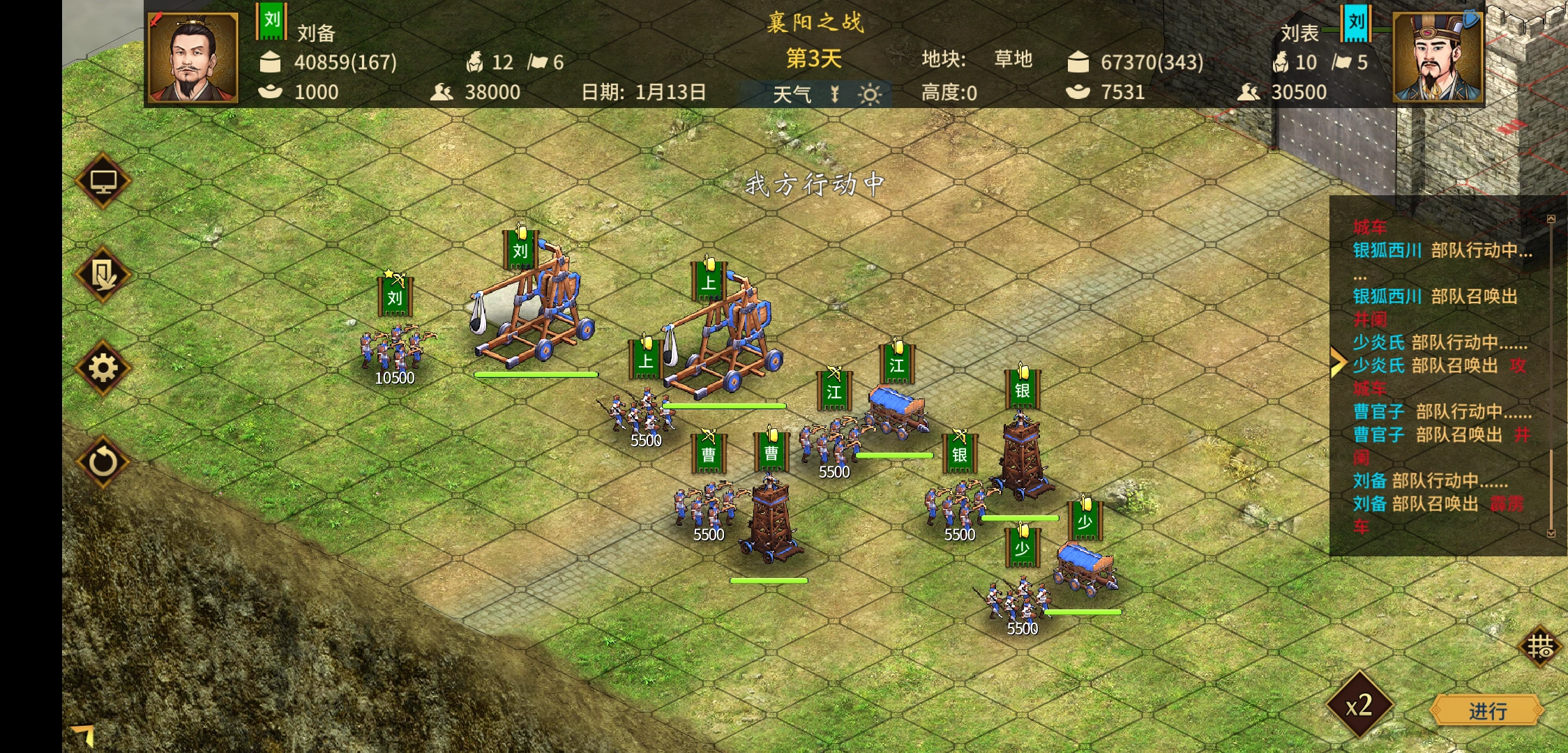Activate the circular arrow undo icon

pyautogui.click(x=103, y=462)
